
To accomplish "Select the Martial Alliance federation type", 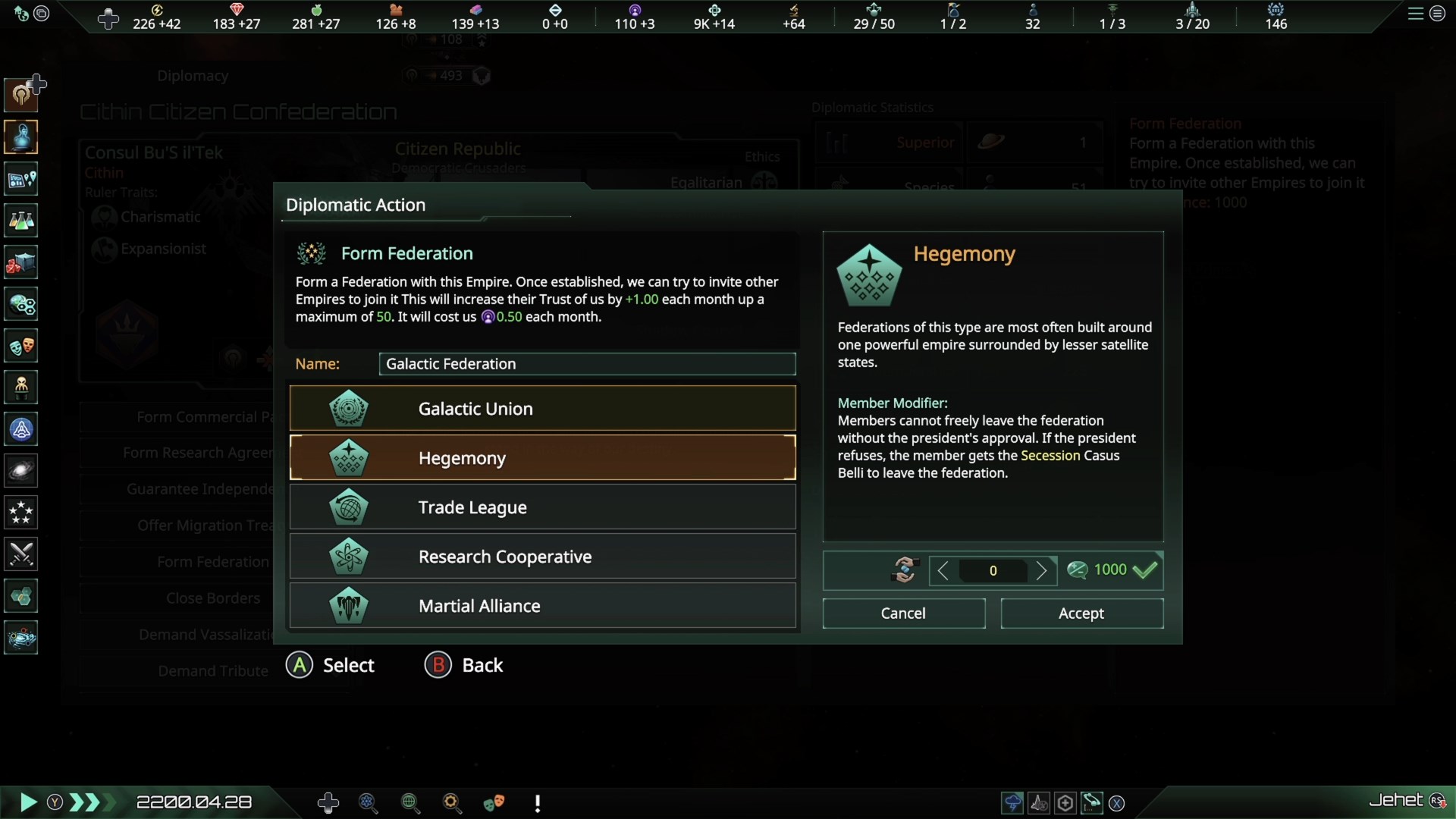I will coord(541,605).
